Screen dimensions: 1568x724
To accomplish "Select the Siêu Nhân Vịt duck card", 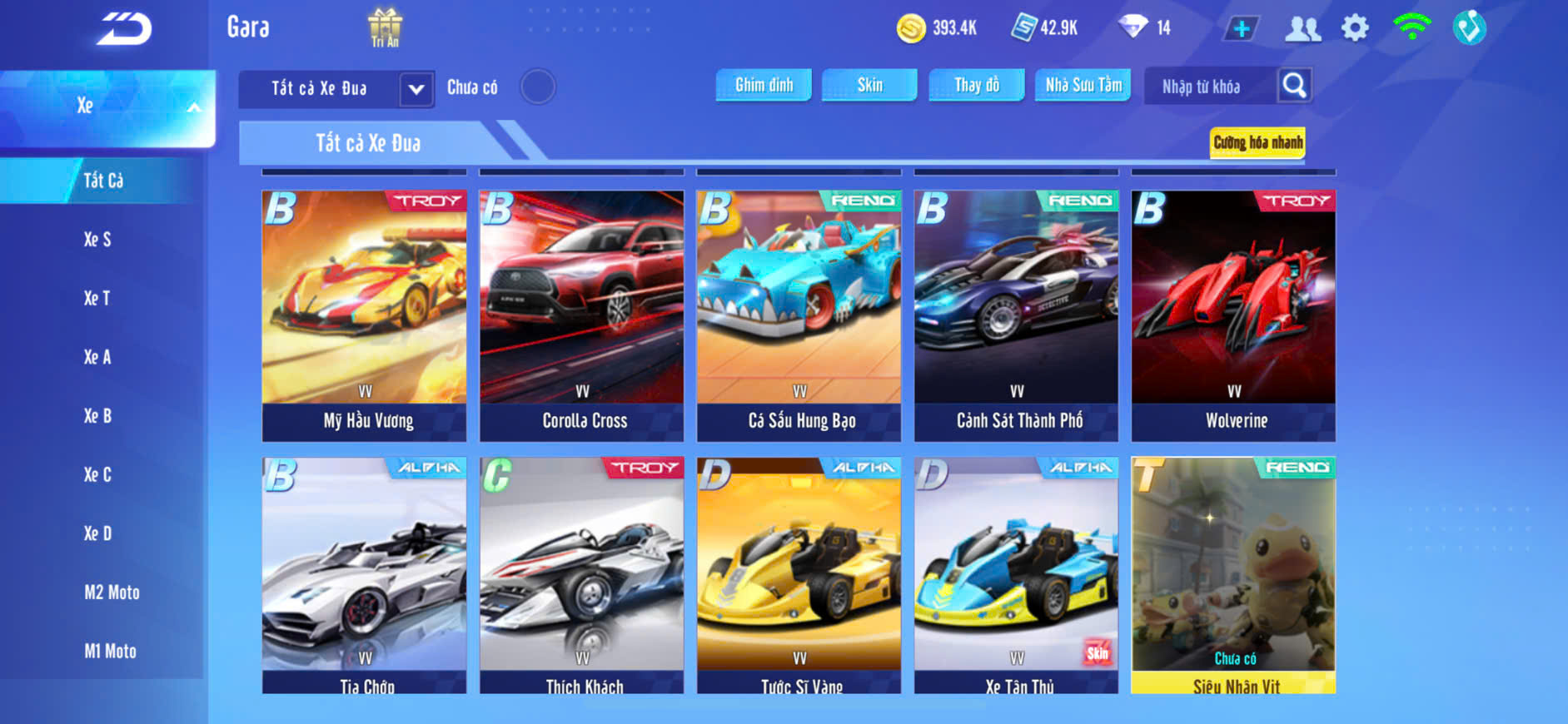I will tap(1233, 574).
